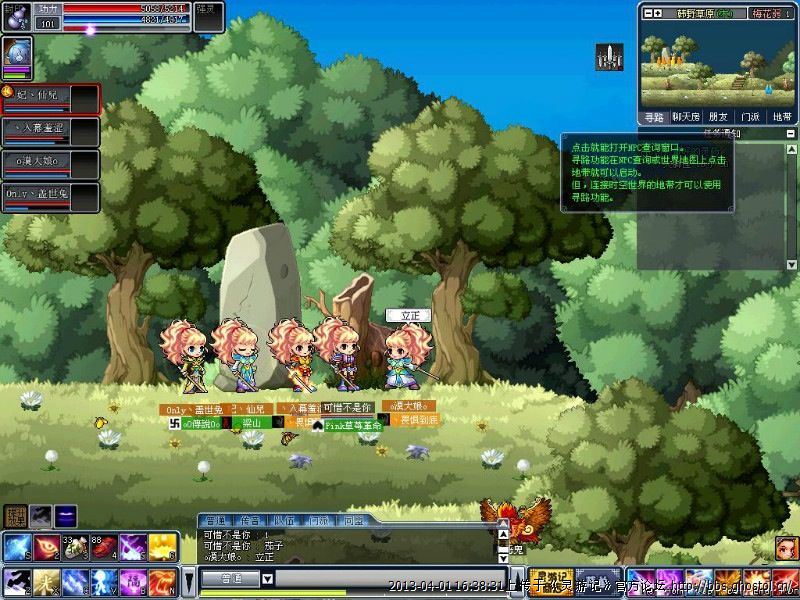This screenshot has width=800, height=600.
Task: Switch to the 聊天房 chat room tab
Action: pos(685,116)
